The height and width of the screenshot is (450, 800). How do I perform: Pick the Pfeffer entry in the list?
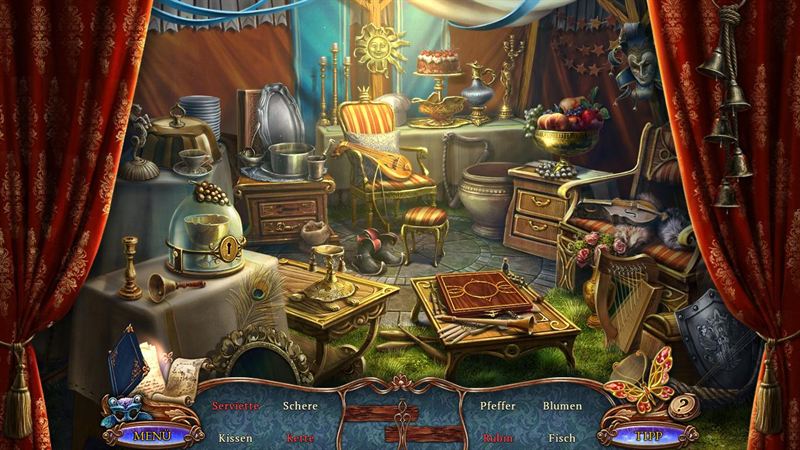pos(497,406)
